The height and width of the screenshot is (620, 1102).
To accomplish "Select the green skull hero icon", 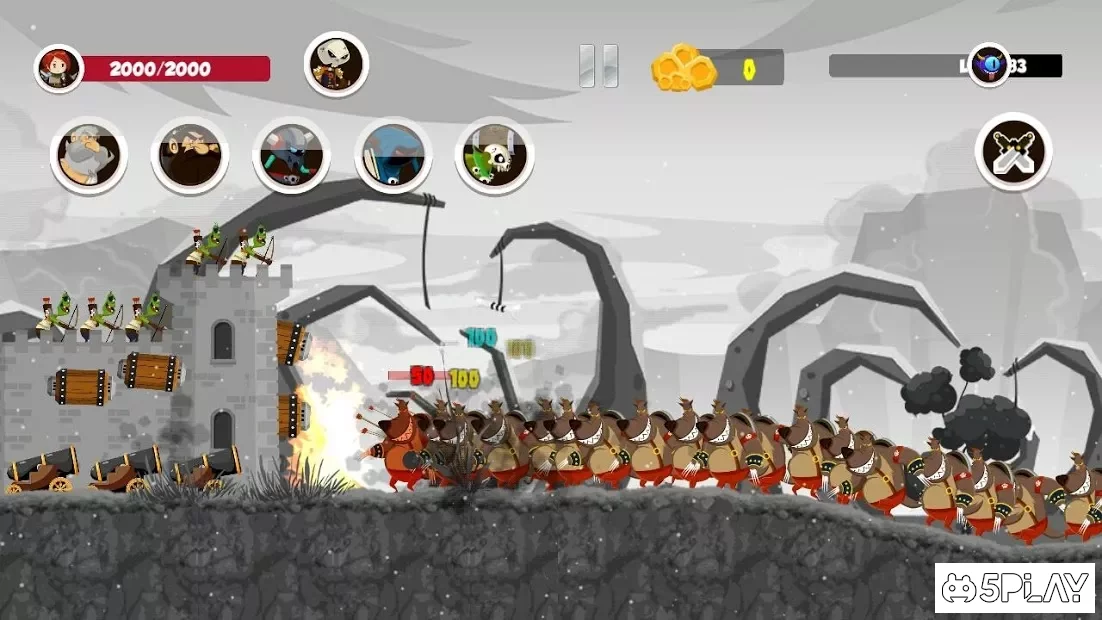I will coord(494,156).
